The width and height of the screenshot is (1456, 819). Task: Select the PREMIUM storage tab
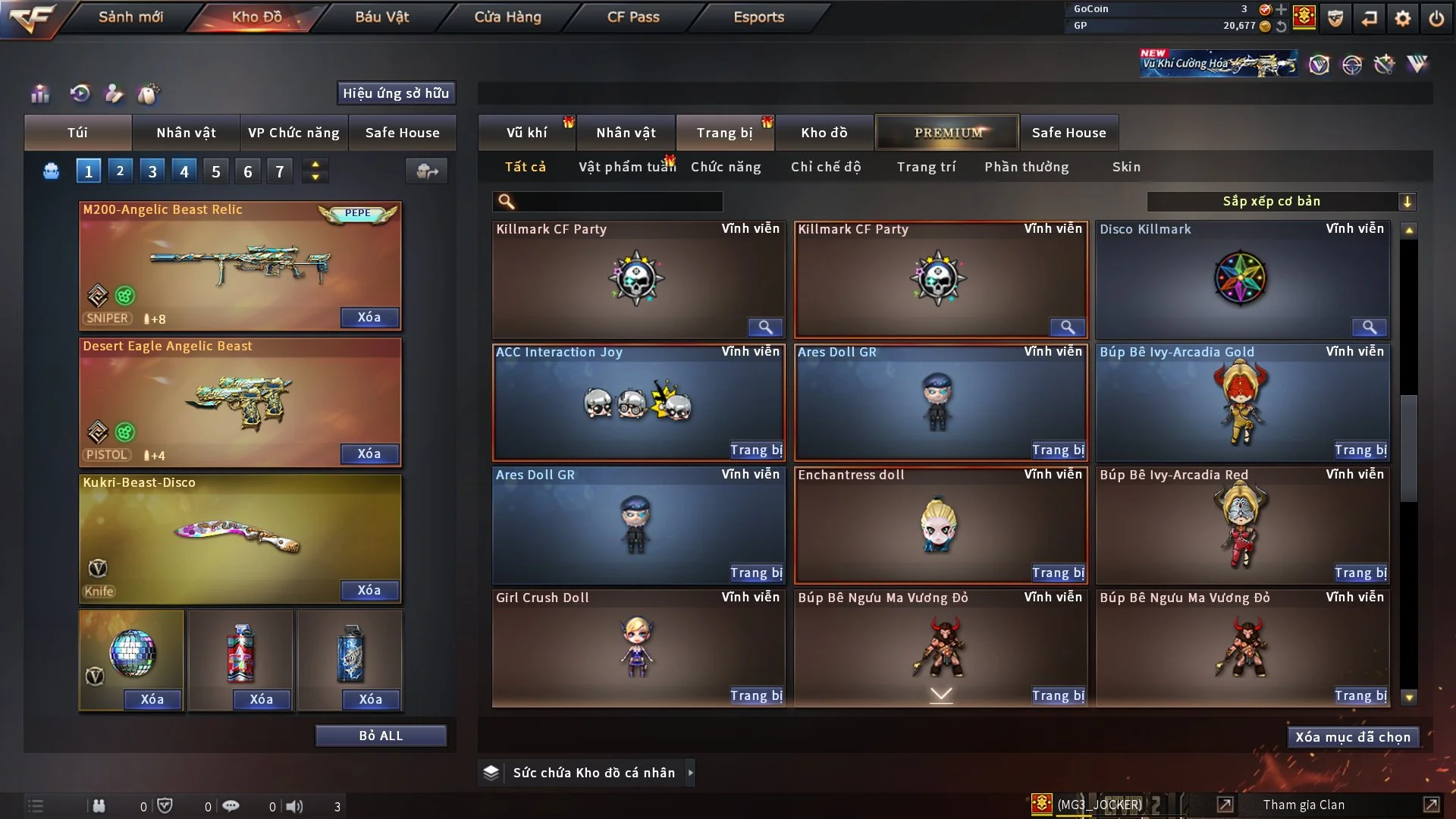coord(947,133)
